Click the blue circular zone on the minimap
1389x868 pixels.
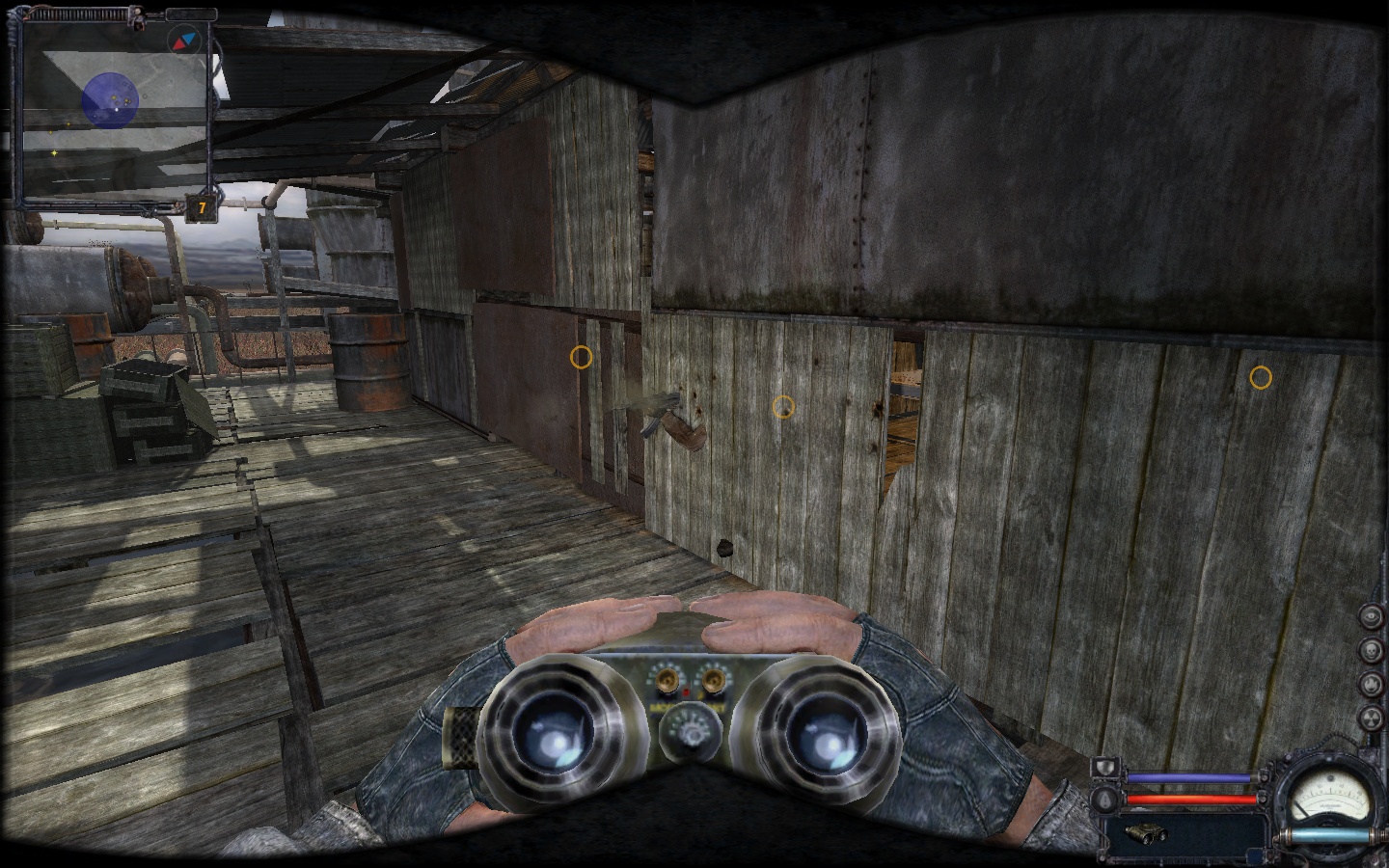111,98
